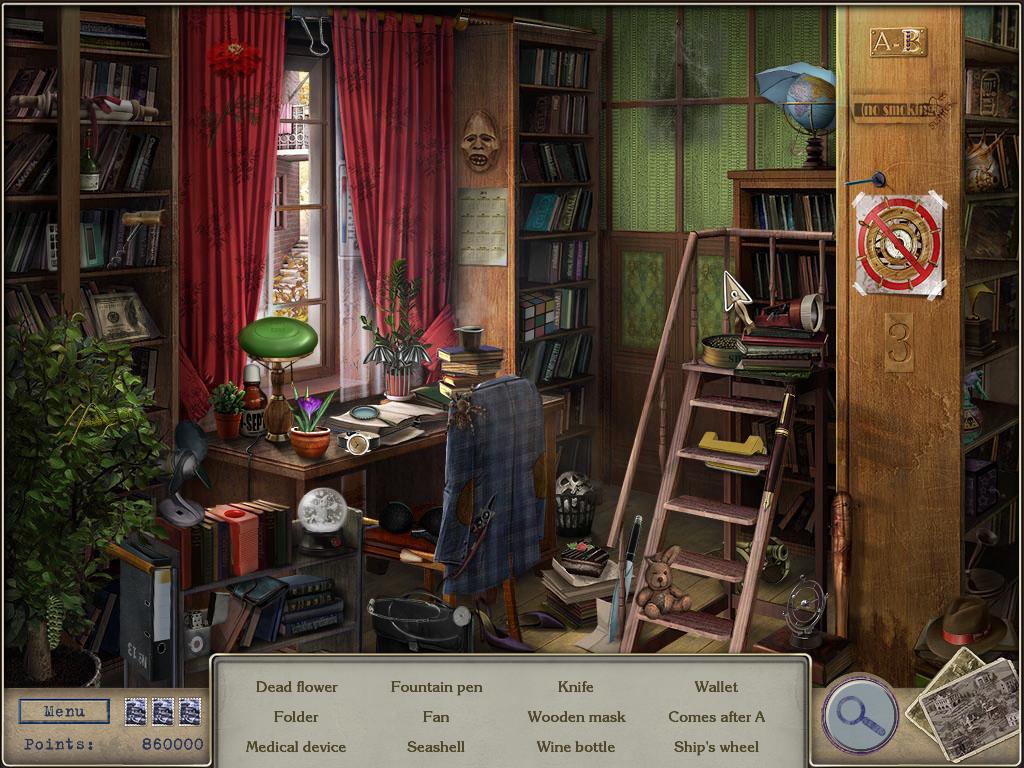Choose 'Fountain pen' from the find list

point(436,687)
